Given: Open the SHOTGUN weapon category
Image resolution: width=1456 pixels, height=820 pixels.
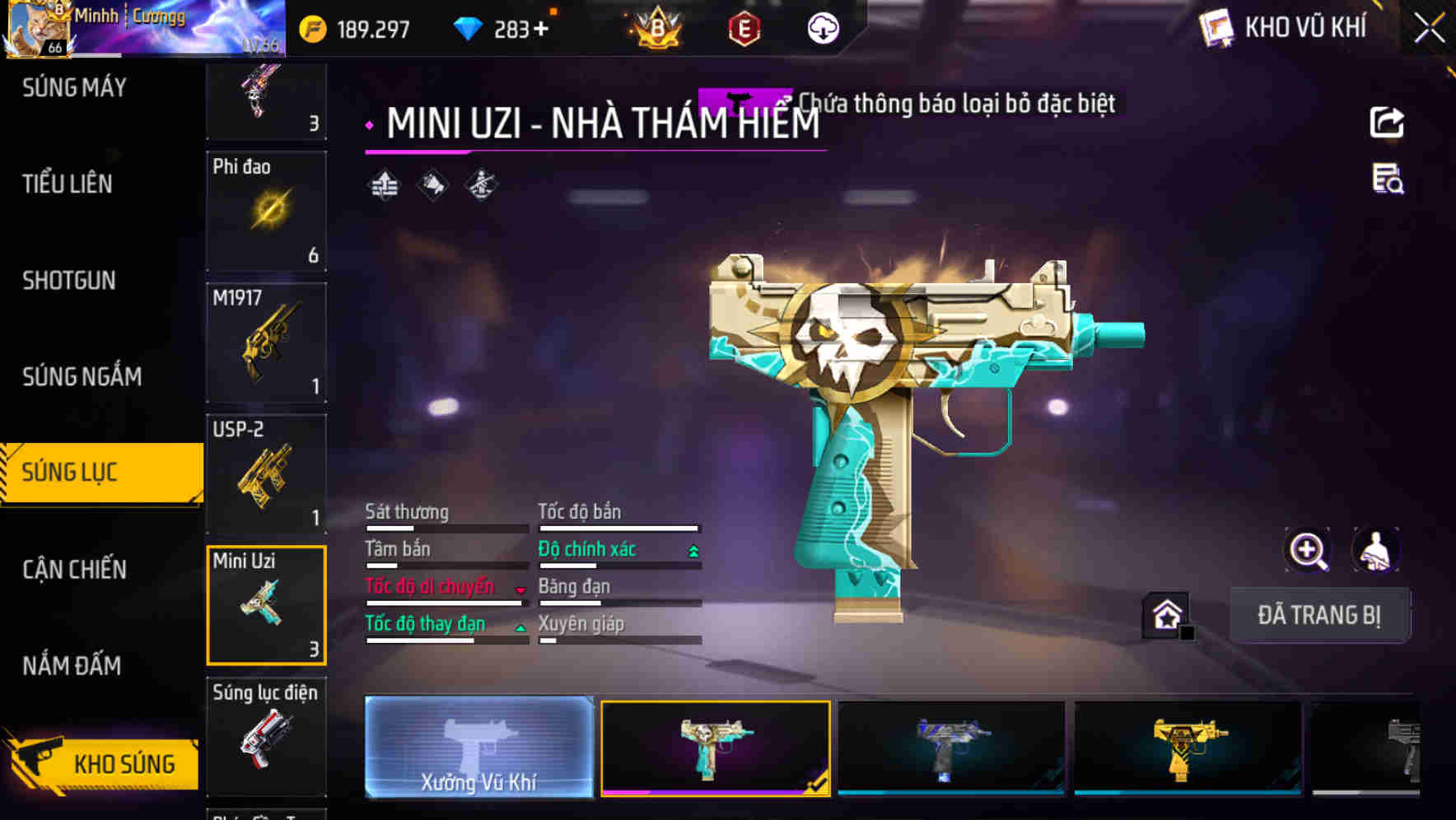Looking at the screenshot, I should coord(68,280).
